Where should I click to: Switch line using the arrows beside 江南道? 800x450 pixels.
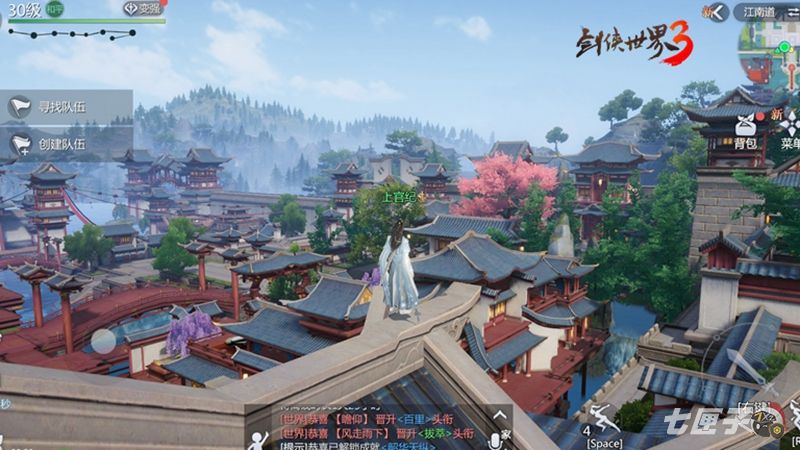click(x=791, y=12)
